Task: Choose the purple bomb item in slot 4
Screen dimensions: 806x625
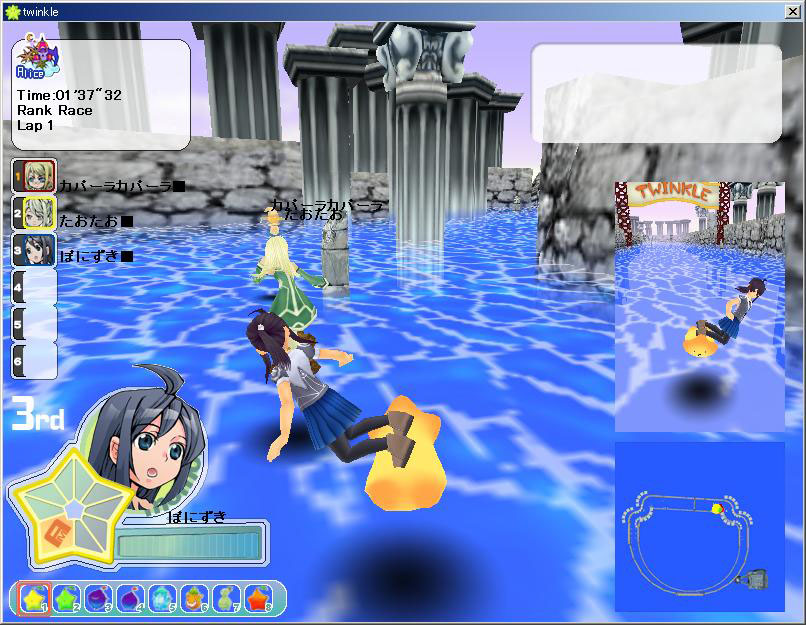Action: coord(130,598)
